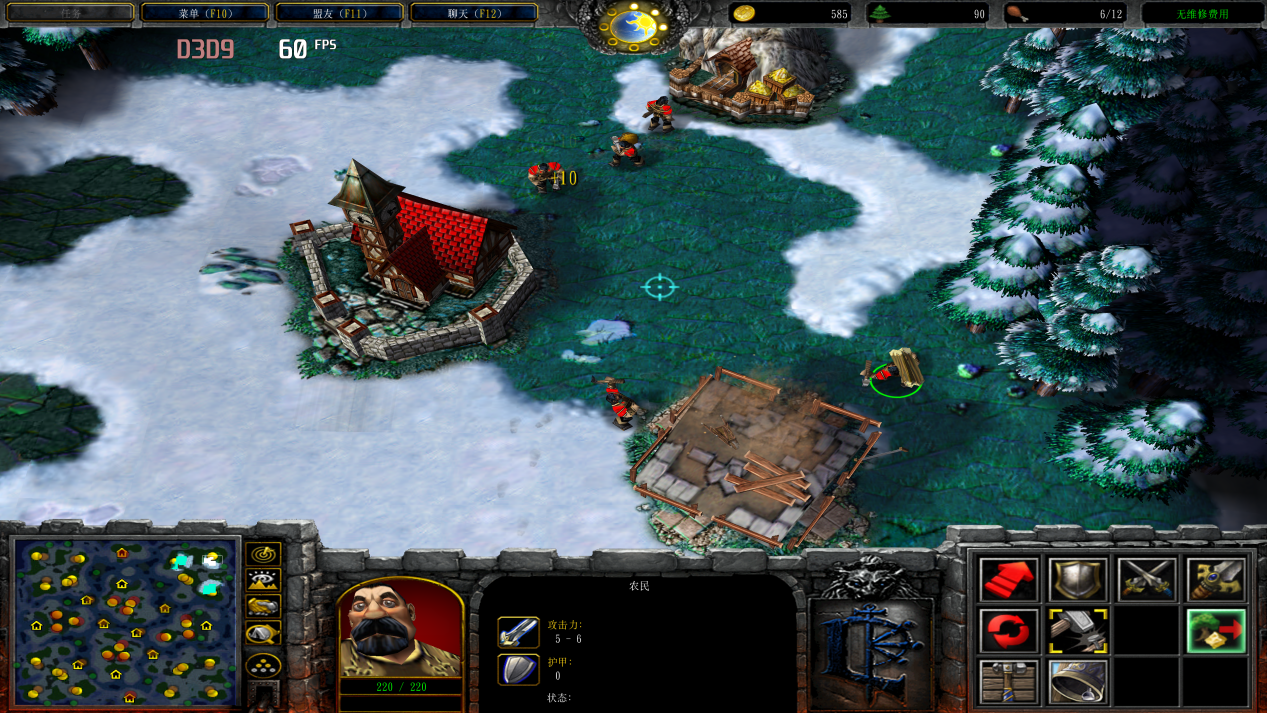Click the Return Resources tree-and-gold icon

pyautogui.click(x=1216, y=631)
